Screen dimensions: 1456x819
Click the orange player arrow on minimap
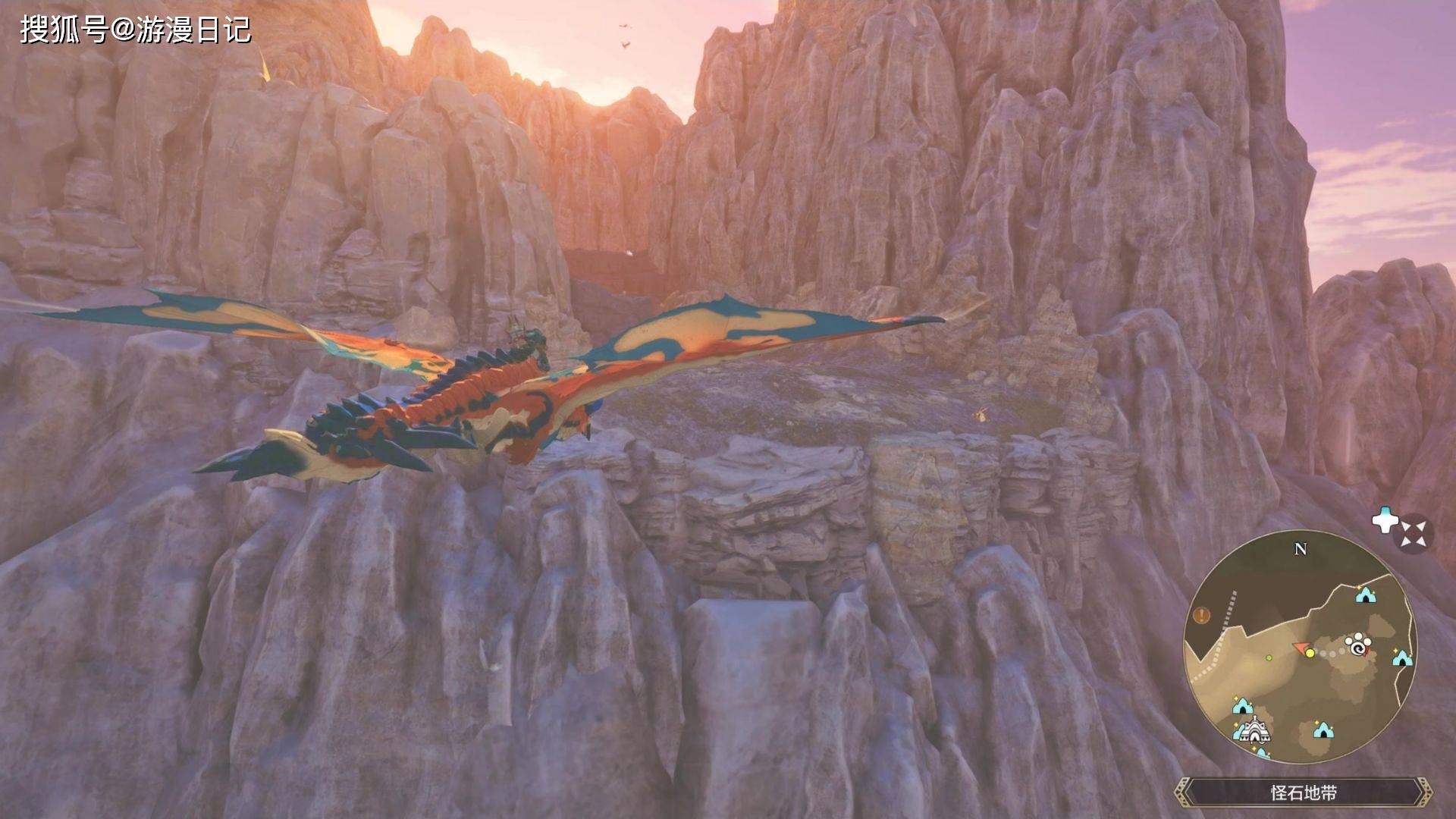click(x=1300, y=648)
